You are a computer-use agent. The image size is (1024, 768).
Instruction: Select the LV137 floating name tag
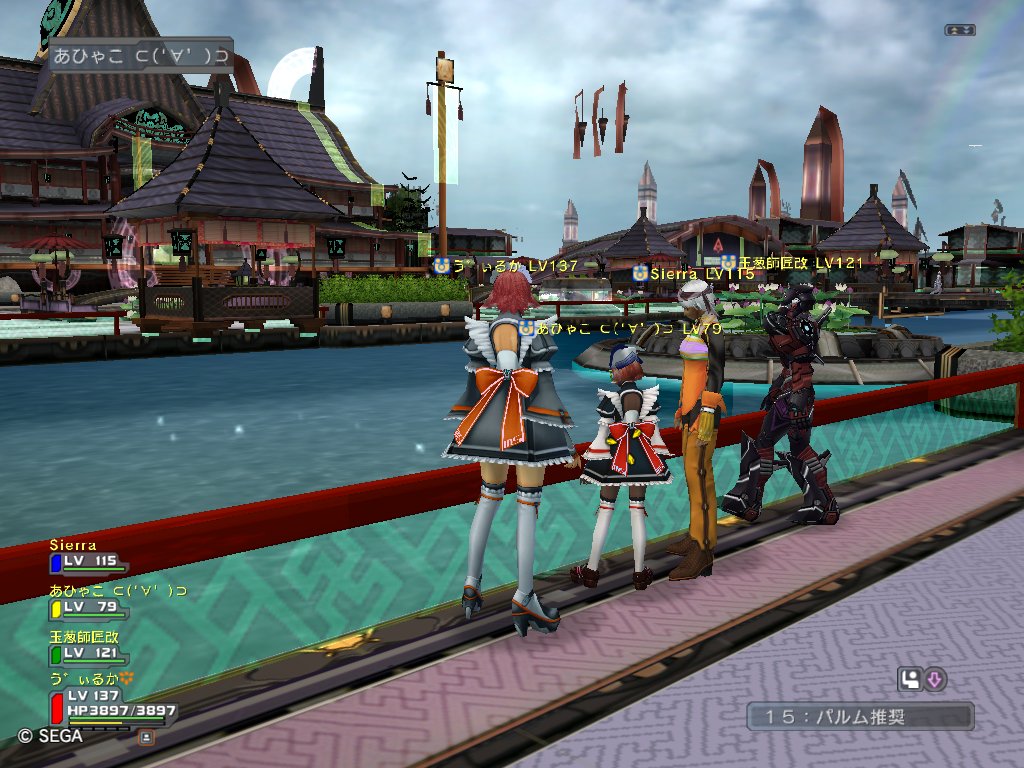(505, 265)
